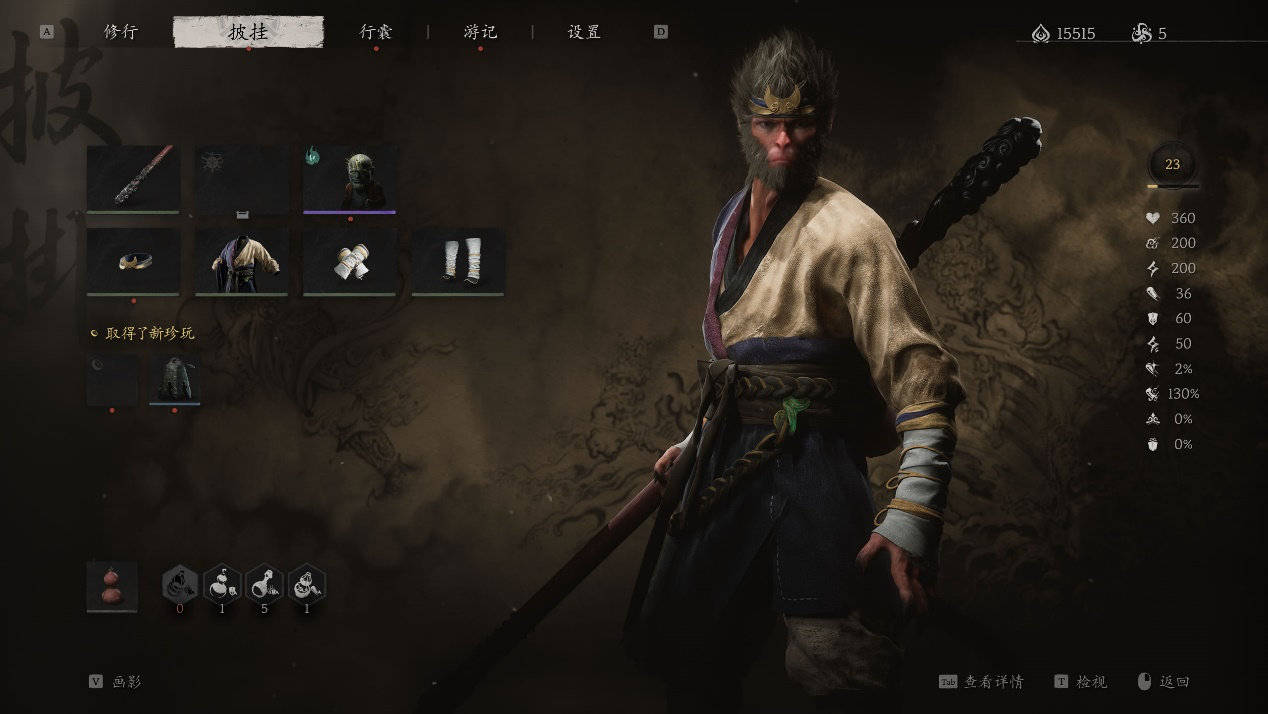
Task: Pick the white leg wraps slot
Action: [458, 261]
